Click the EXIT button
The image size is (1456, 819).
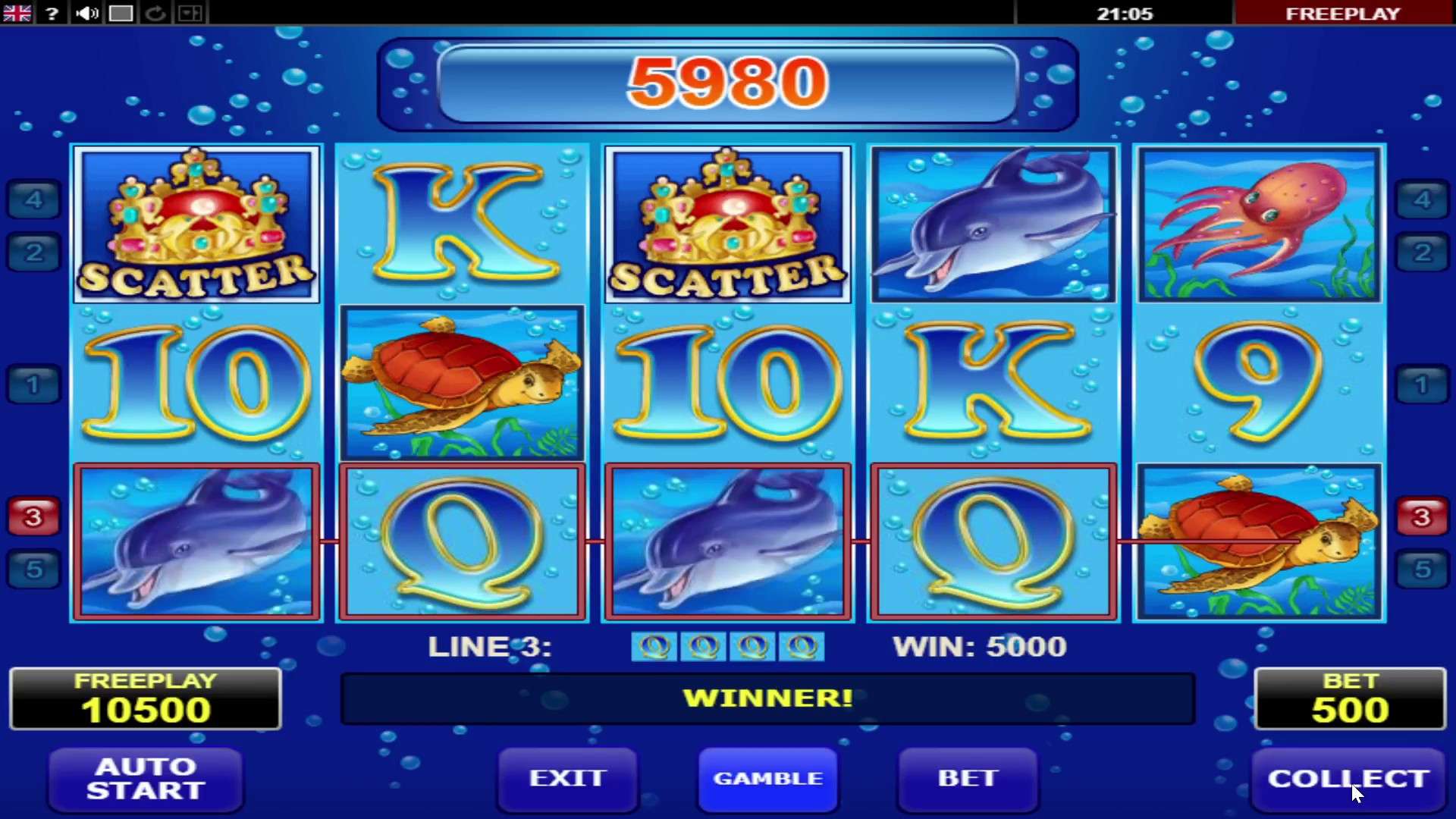coord(567,778)
